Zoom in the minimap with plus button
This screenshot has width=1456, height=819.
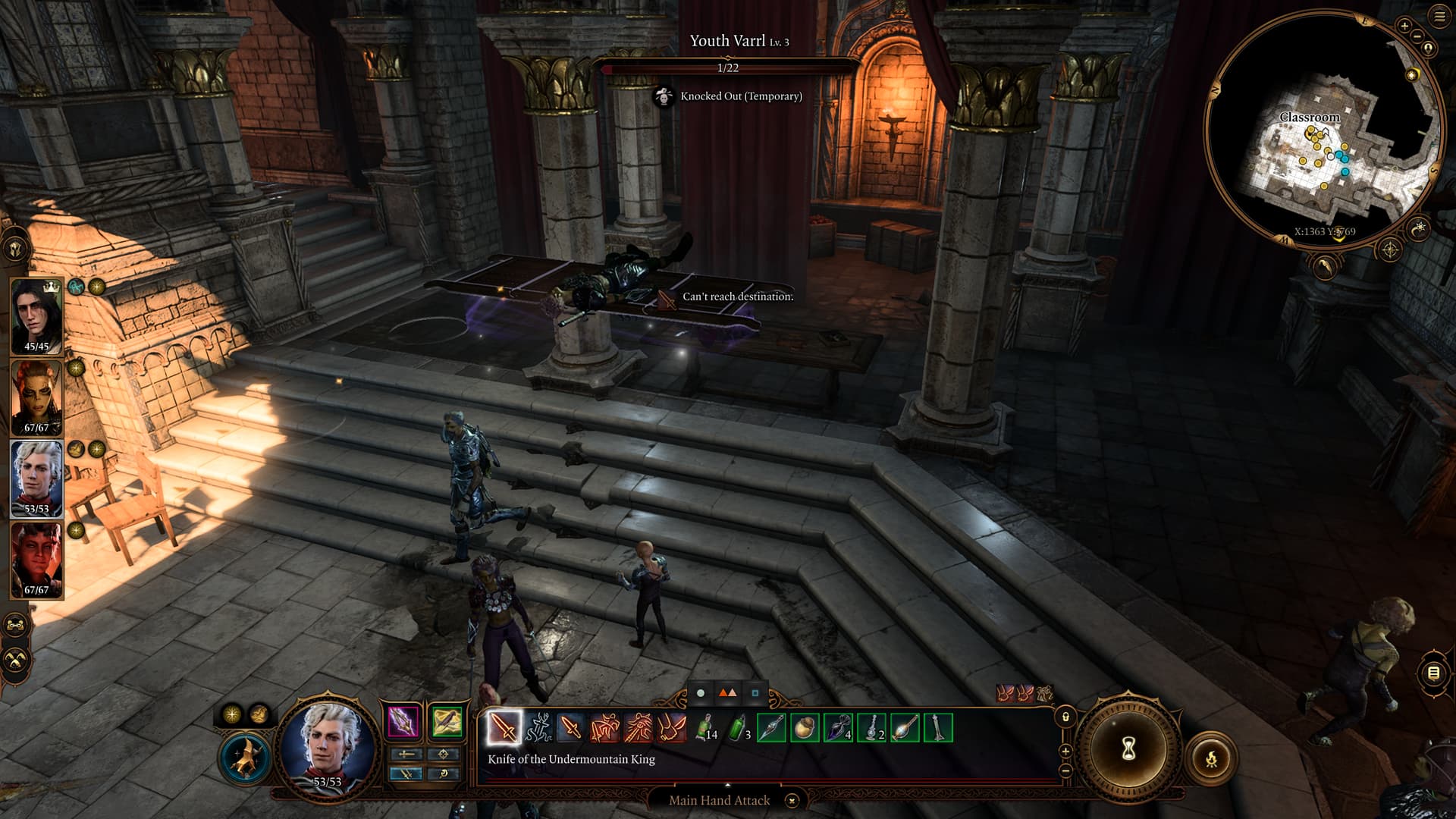click(1404, 27)
